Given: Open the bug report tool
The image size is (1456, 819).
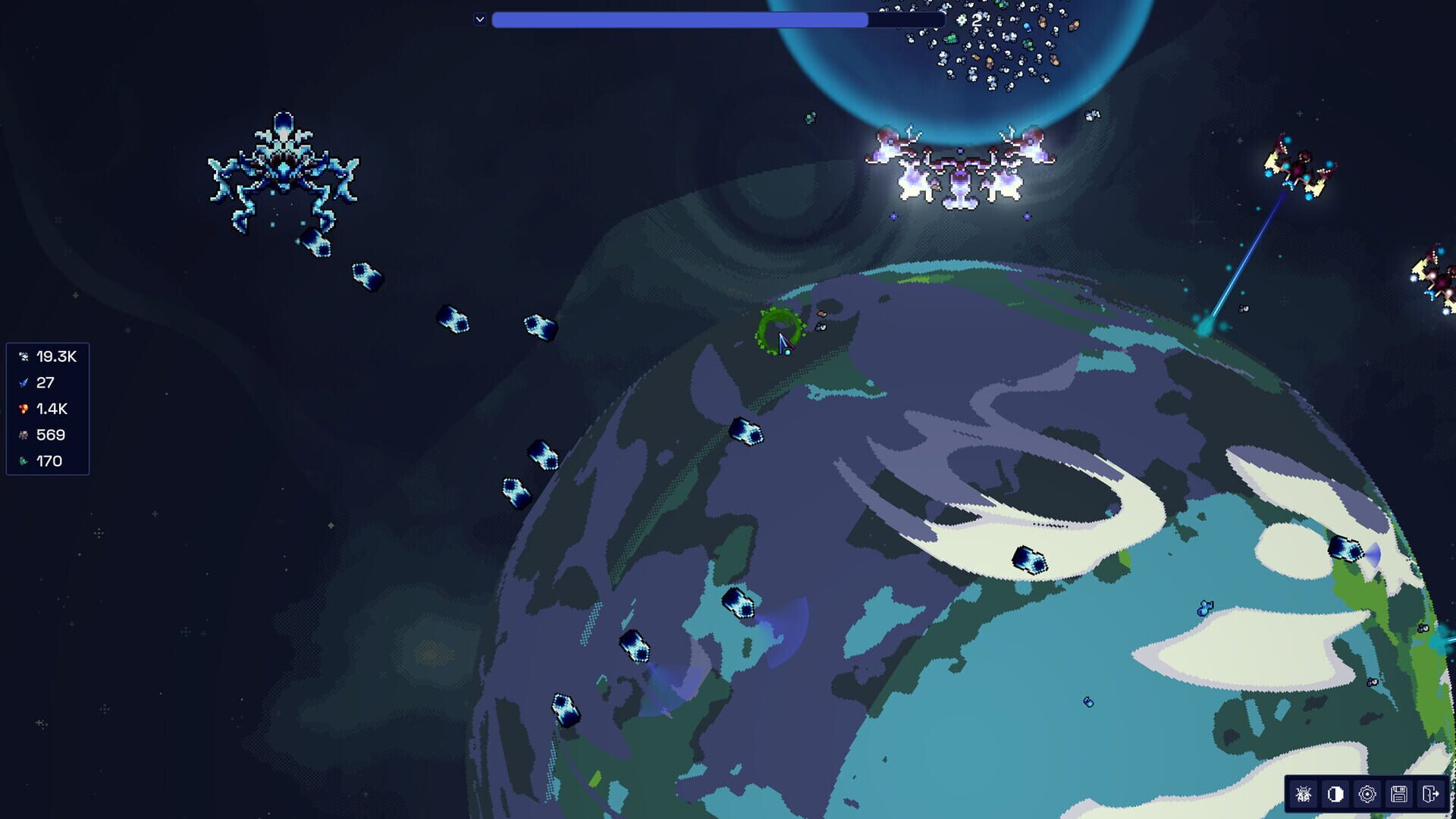Looking at the screenshot, I should [1302, 795].
